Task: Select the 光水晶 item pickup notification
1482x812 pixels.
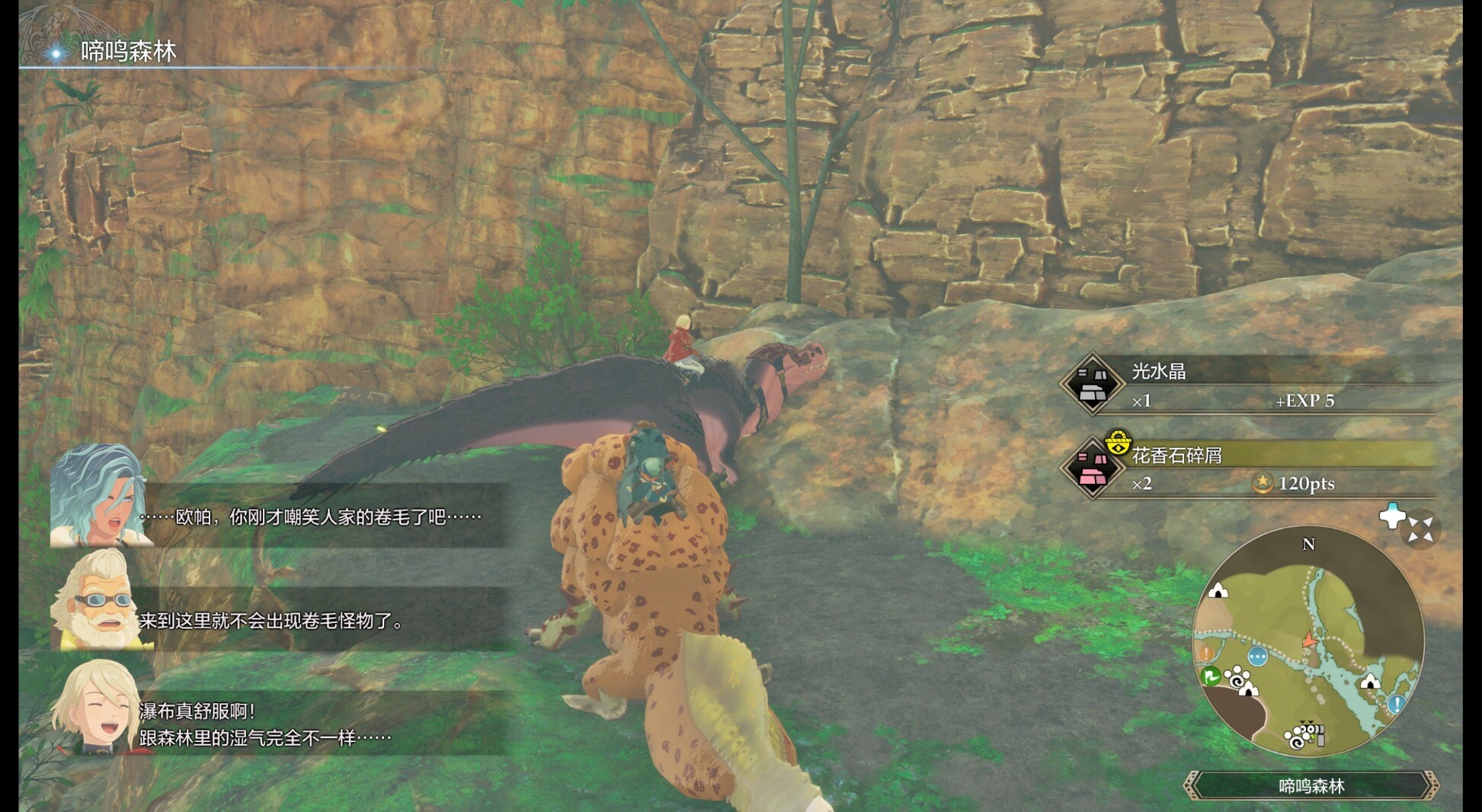Action: pyautogui.click(x=1250, y=385)
